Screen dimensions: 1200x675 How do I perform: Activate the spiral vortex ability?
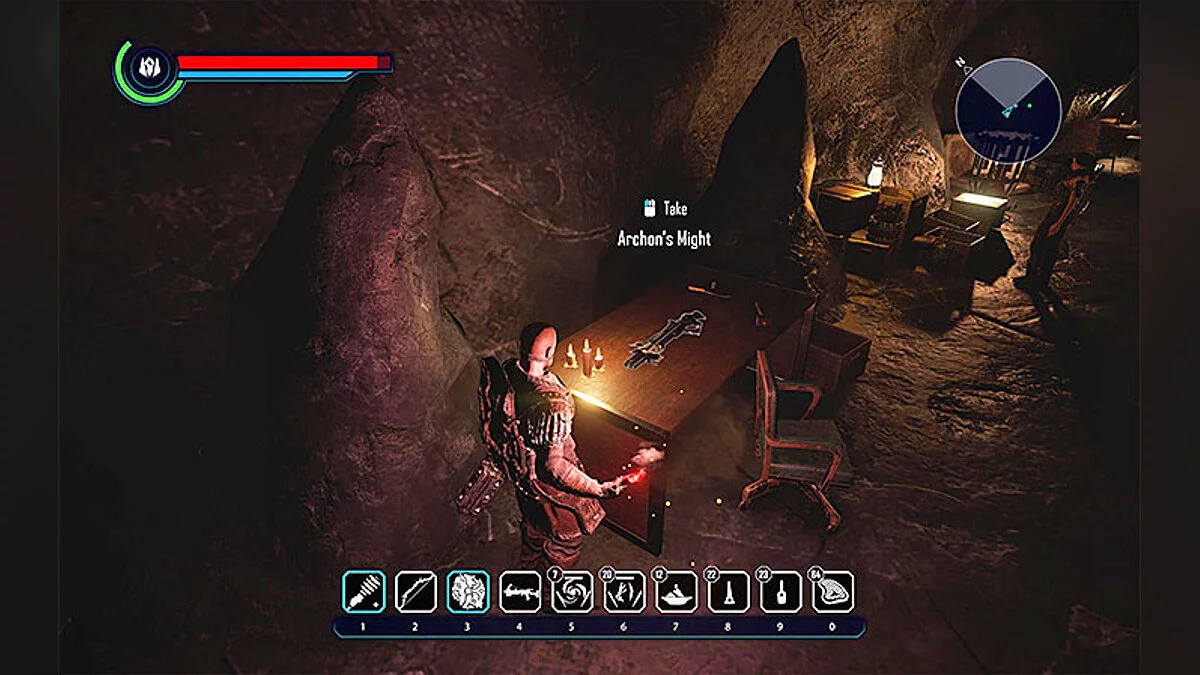[572, 592]
